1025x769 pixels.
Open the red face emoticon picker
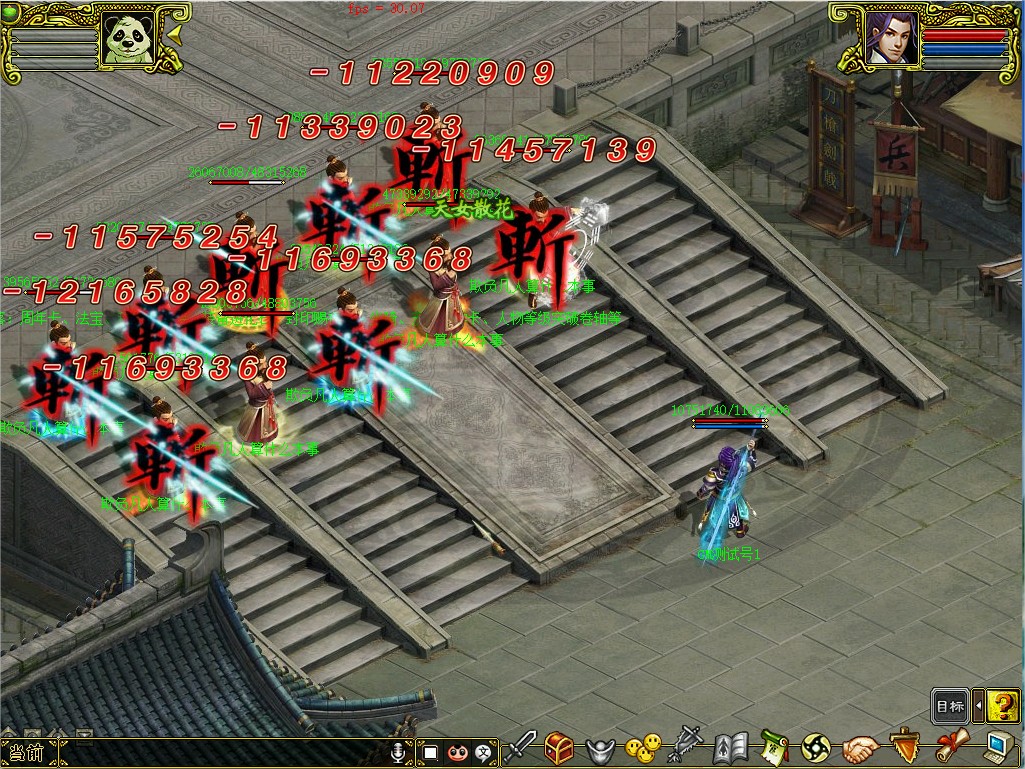point(457,752)
